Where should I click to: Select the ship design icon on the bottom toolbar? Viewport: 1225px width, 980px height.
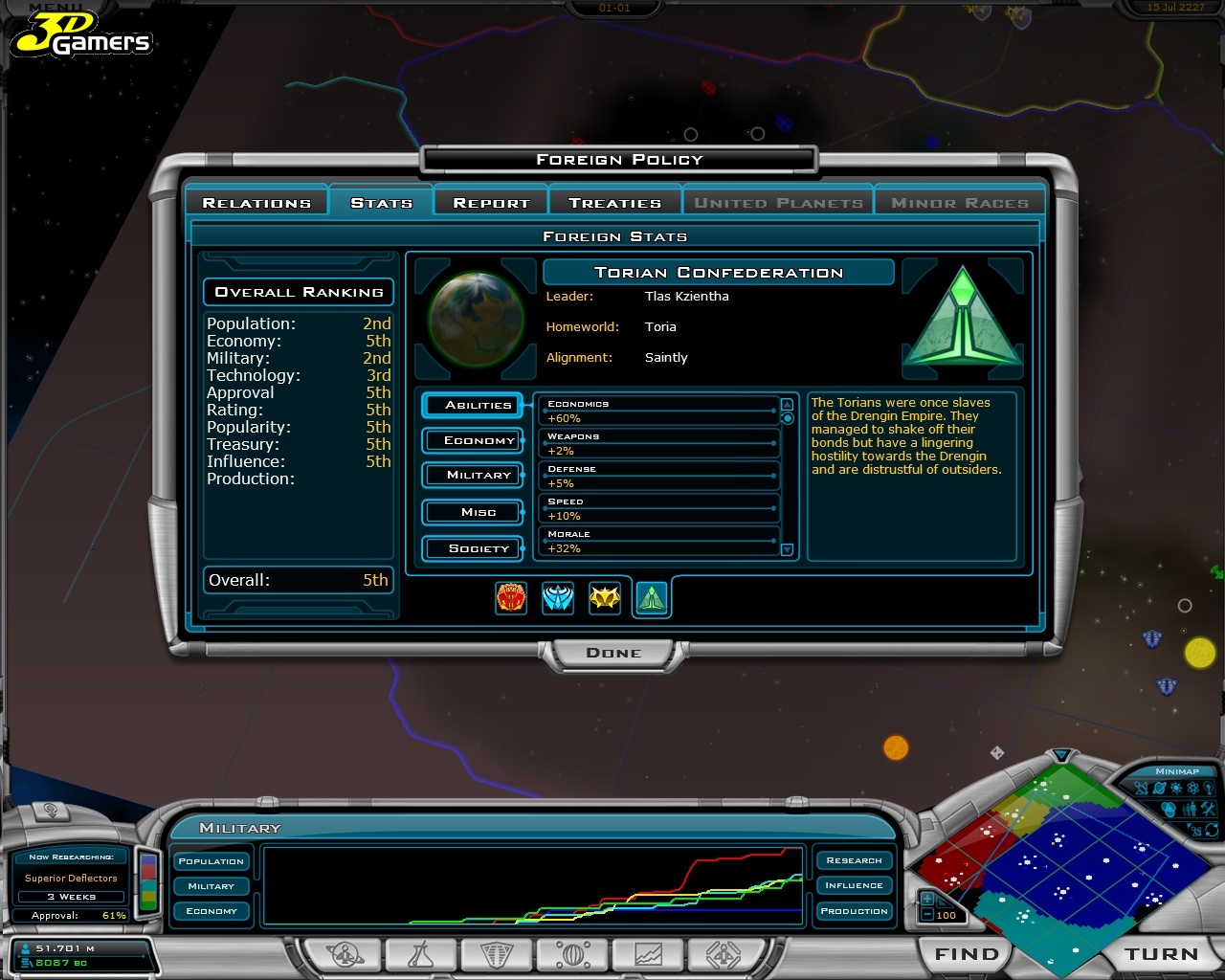tap(724, 954)
